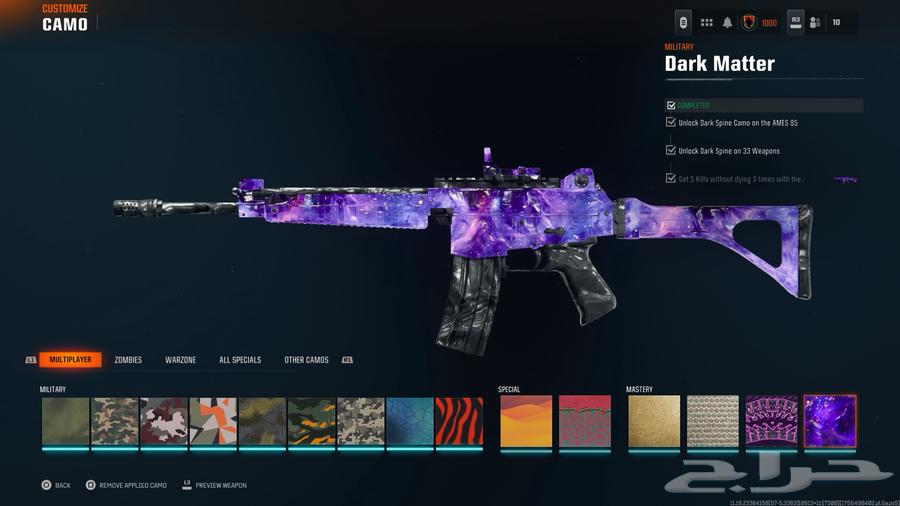Choose the maroon and grey woodland camo
This screenshot has height=506, width=900.
pos(164,421)
